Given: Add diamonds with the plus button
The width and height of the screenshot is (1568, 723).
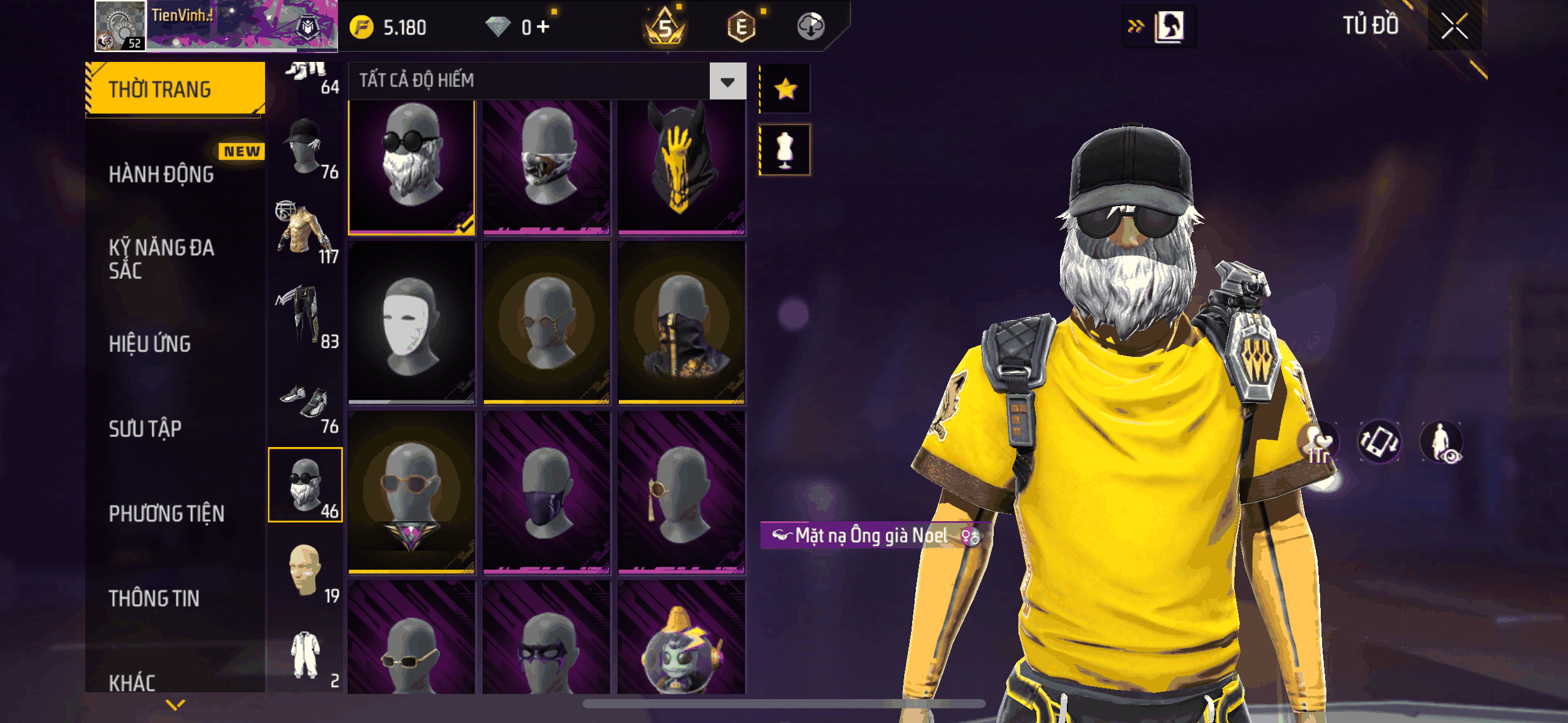Looking at the screenshot, I should (x=544, y=27).
